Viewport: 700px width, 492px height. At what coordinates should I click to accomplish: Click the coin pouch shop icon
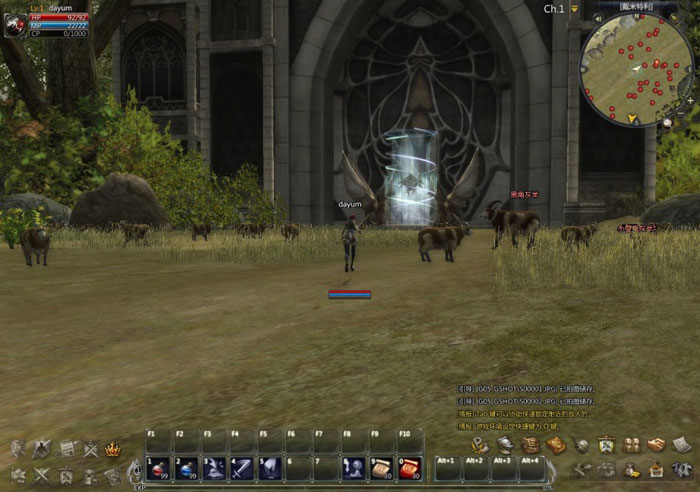tap(631, 470)
